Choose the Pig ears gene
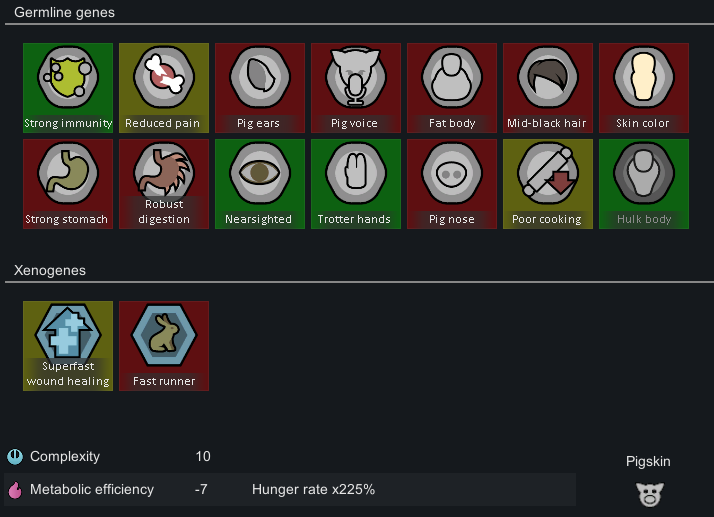This screenshot has height=517, width=714. point(260,87)
